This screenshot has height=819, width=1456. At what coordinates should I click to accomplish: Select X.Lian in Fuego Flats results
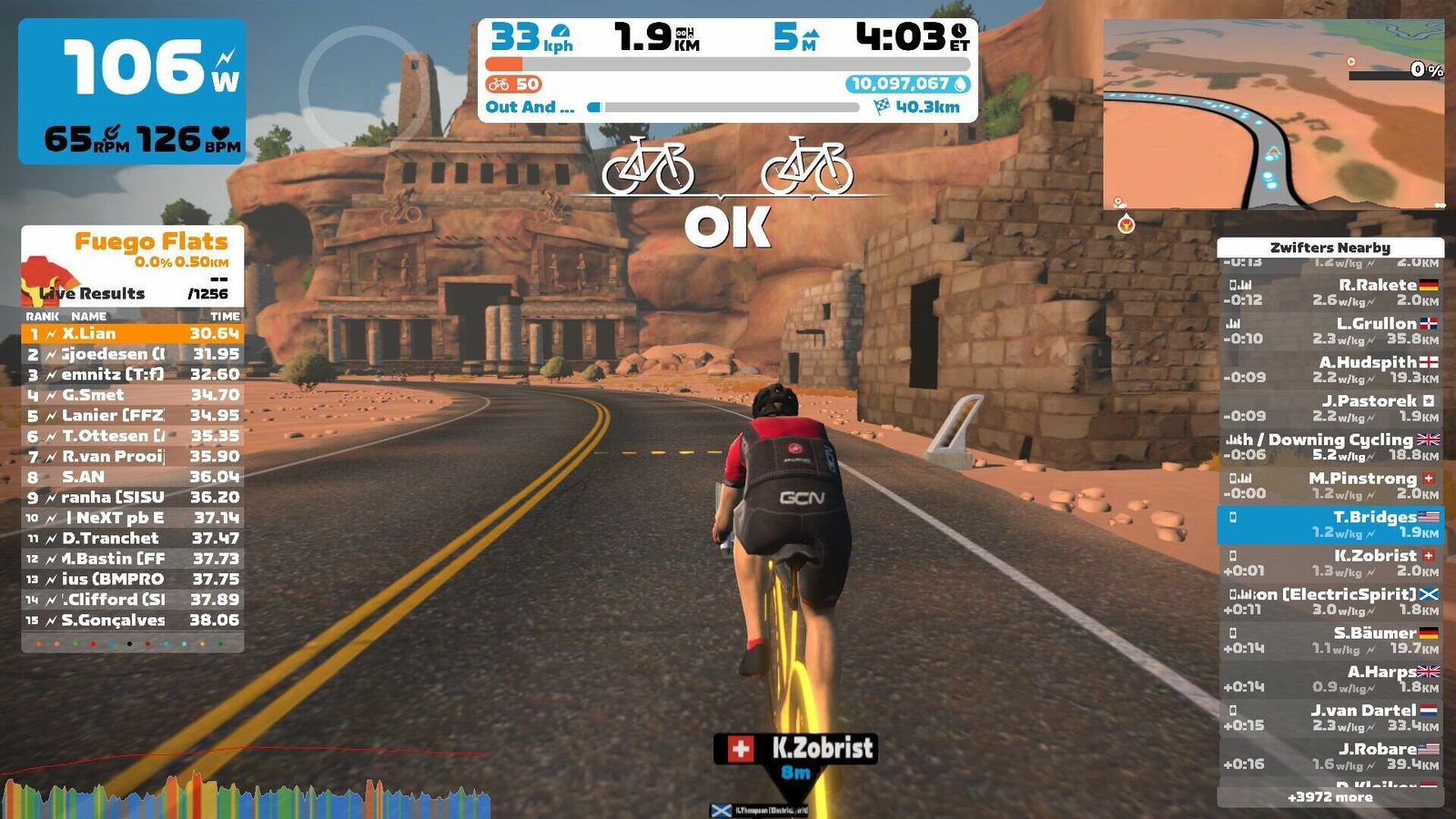[133, 334]
